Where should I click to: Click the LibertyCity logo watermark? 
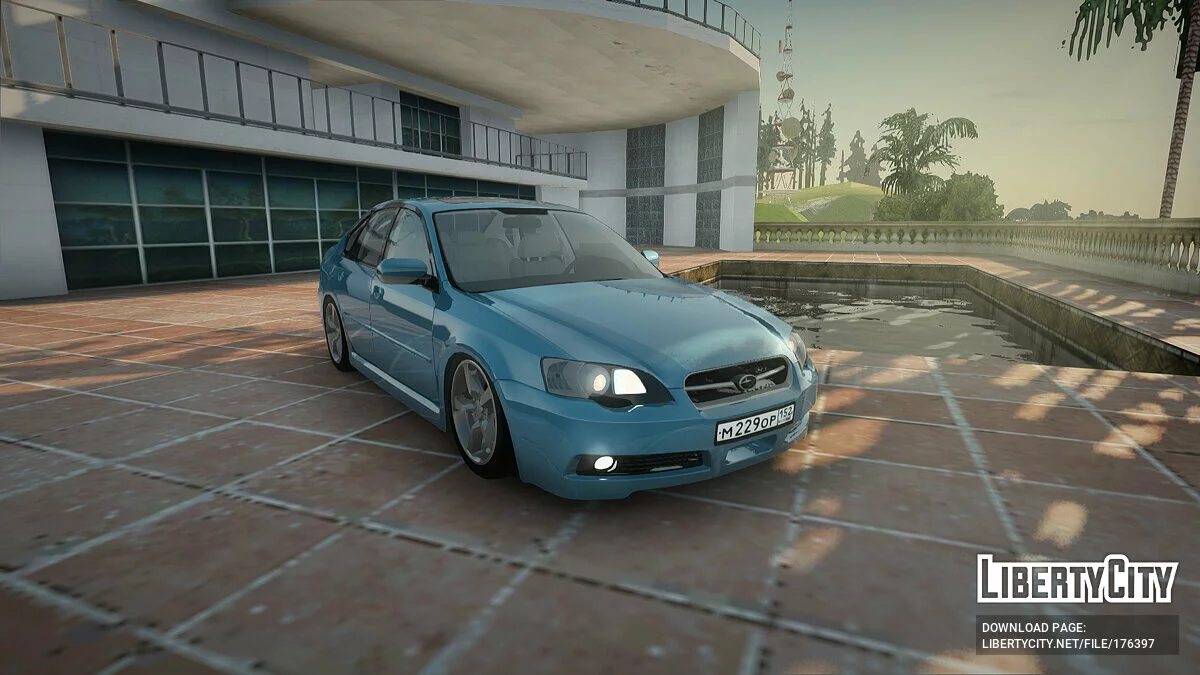tap(1077, 579)
